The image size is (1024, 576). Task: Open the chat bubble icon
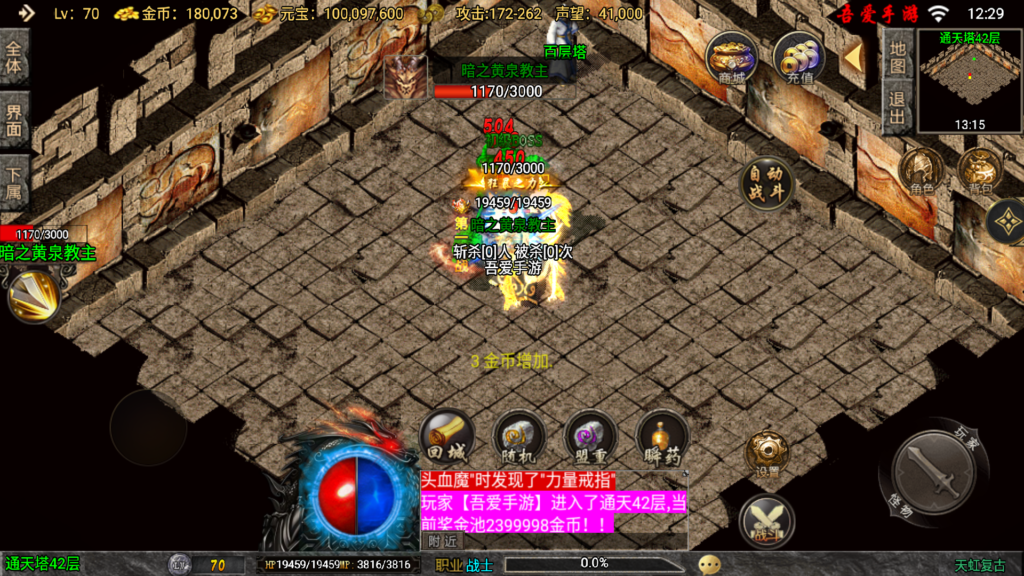709,565
